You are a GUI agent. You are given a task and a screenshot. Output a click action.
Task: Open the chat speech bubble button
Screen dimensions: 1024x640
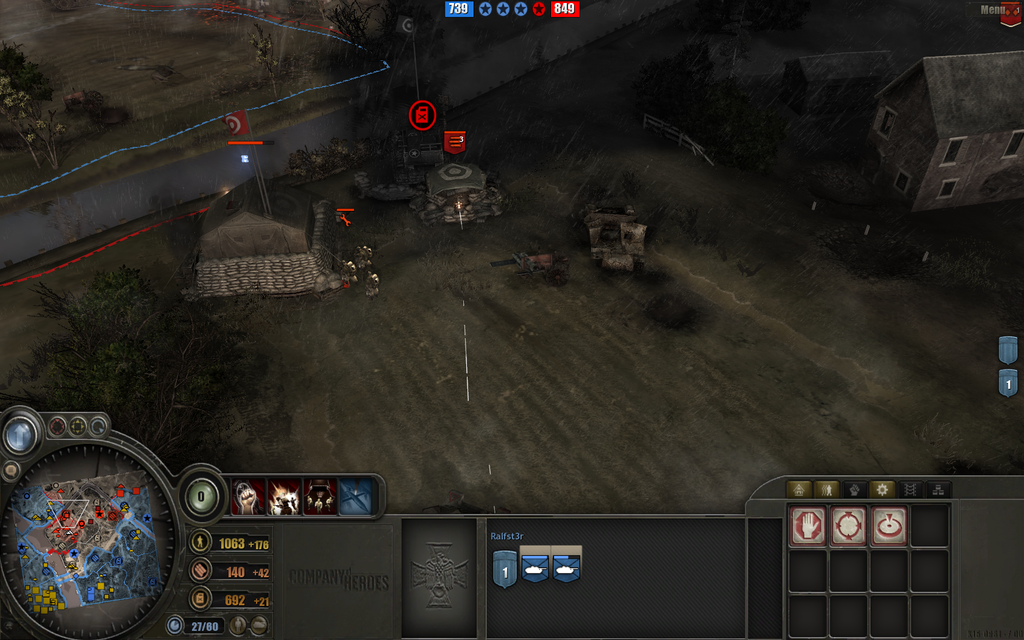[11, 470]
